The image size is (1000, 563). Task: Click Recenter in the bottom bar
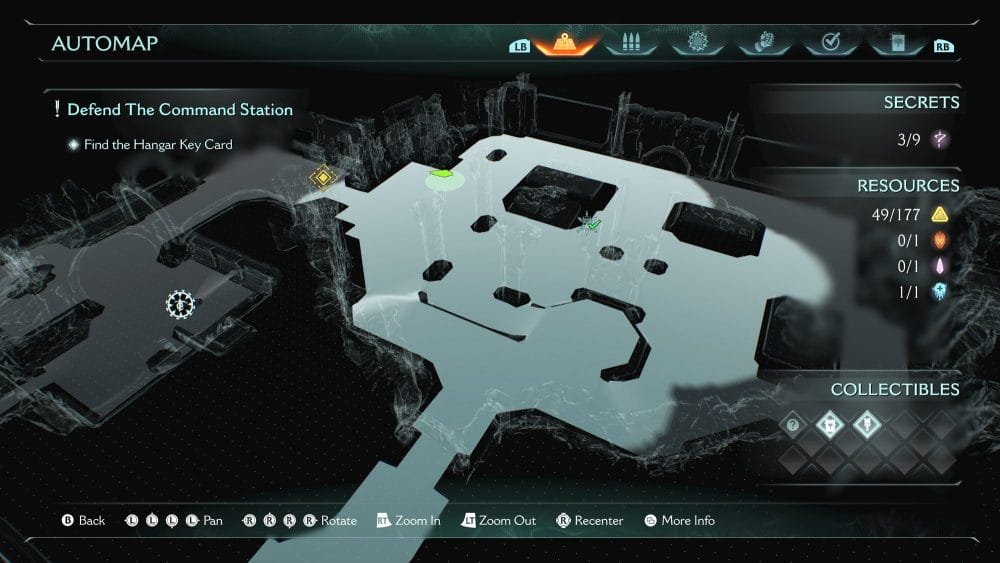[x=591, y=520]
